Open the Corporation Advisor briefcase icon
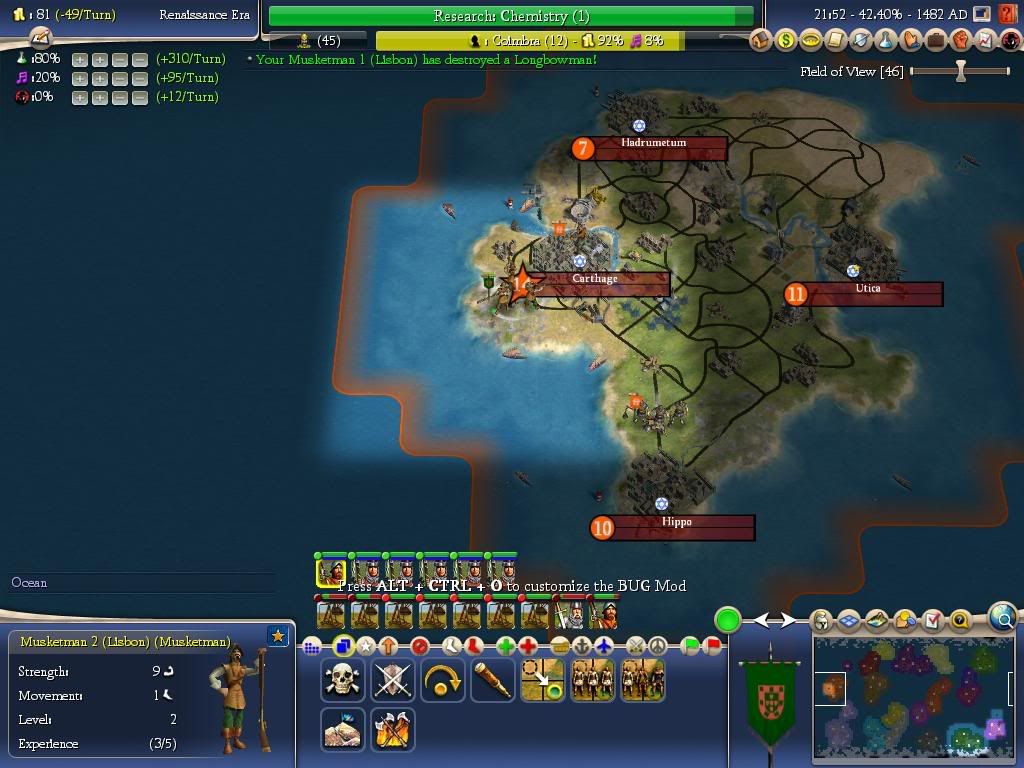1024x768 pixels. (x=935, y=40)
